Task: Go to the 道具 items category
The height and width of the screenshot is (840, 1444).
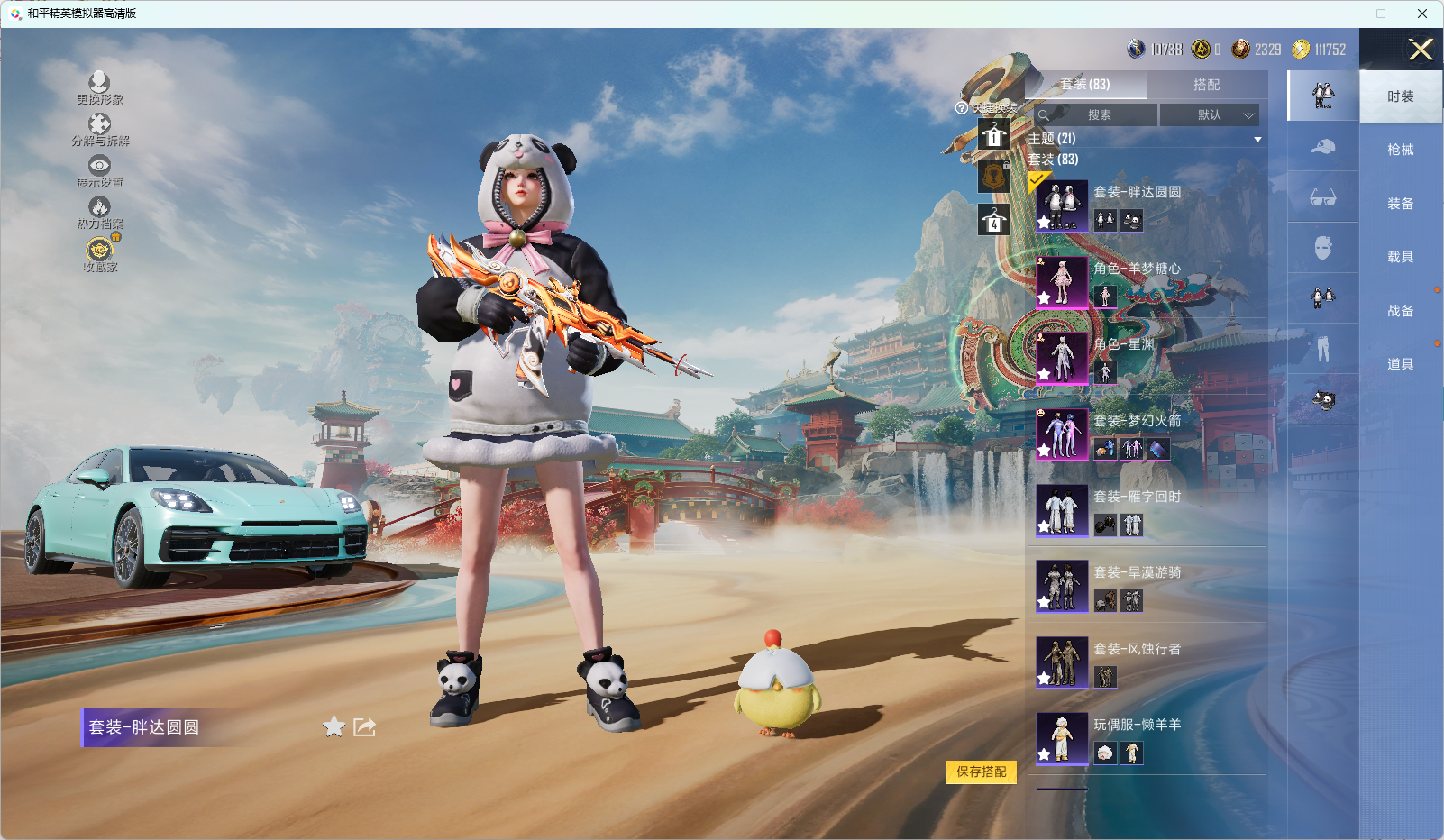Action: 1400,364
